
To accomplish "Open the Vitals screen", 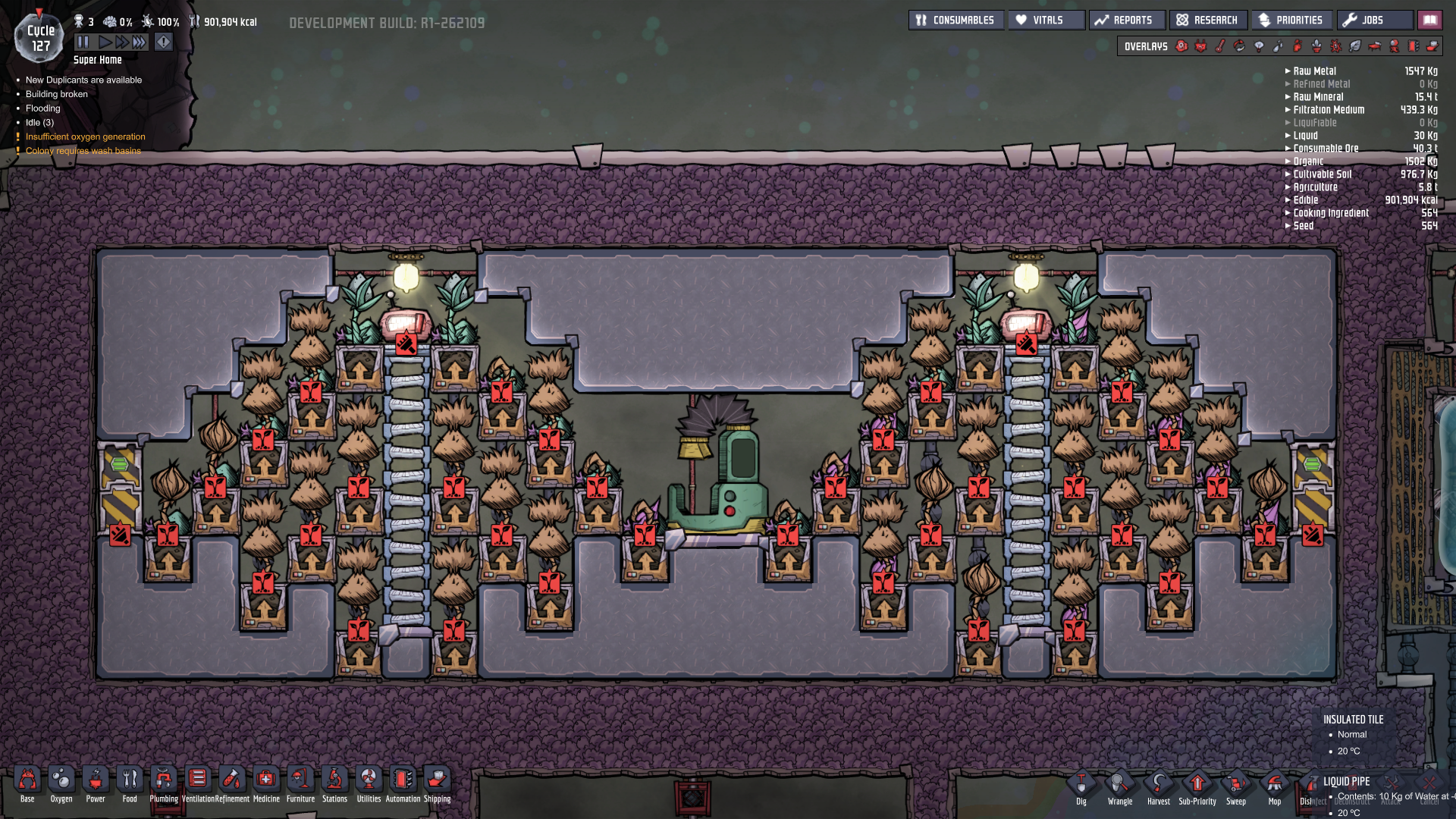I will click(x=1046, y=20).
